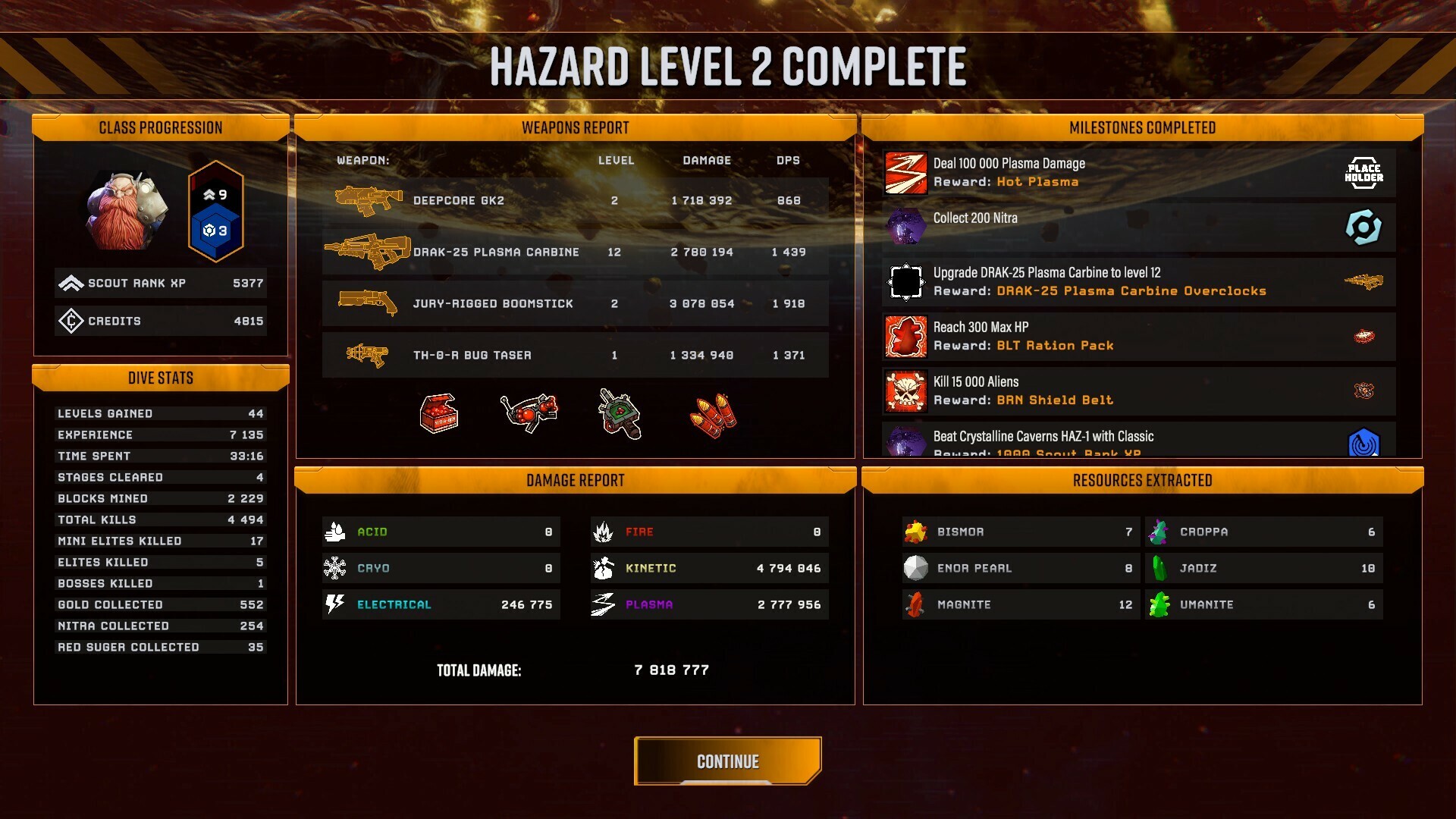
Task: Click the TH-0-R Bug Taser icon
Action: [369, 353]
